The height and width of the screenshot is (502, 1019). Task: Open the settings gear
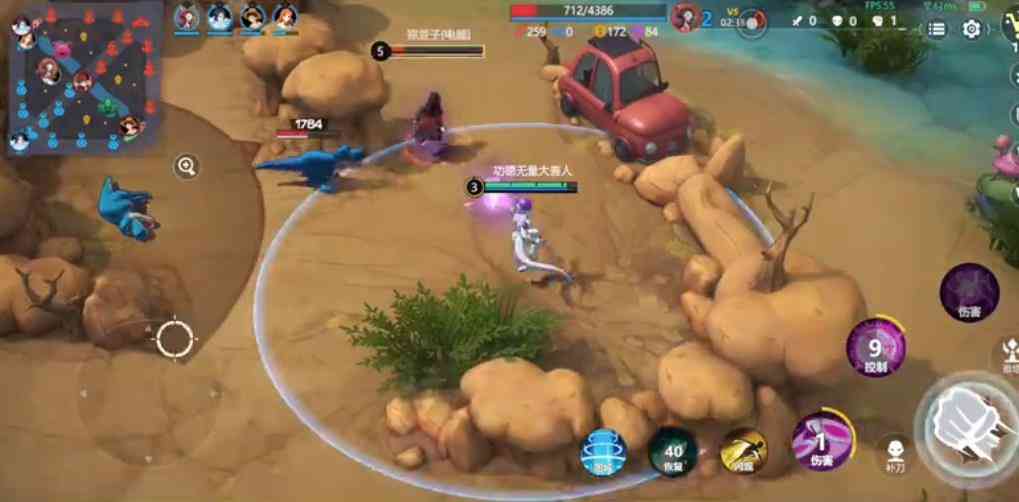pyautogui.click(x=971, y=29)
